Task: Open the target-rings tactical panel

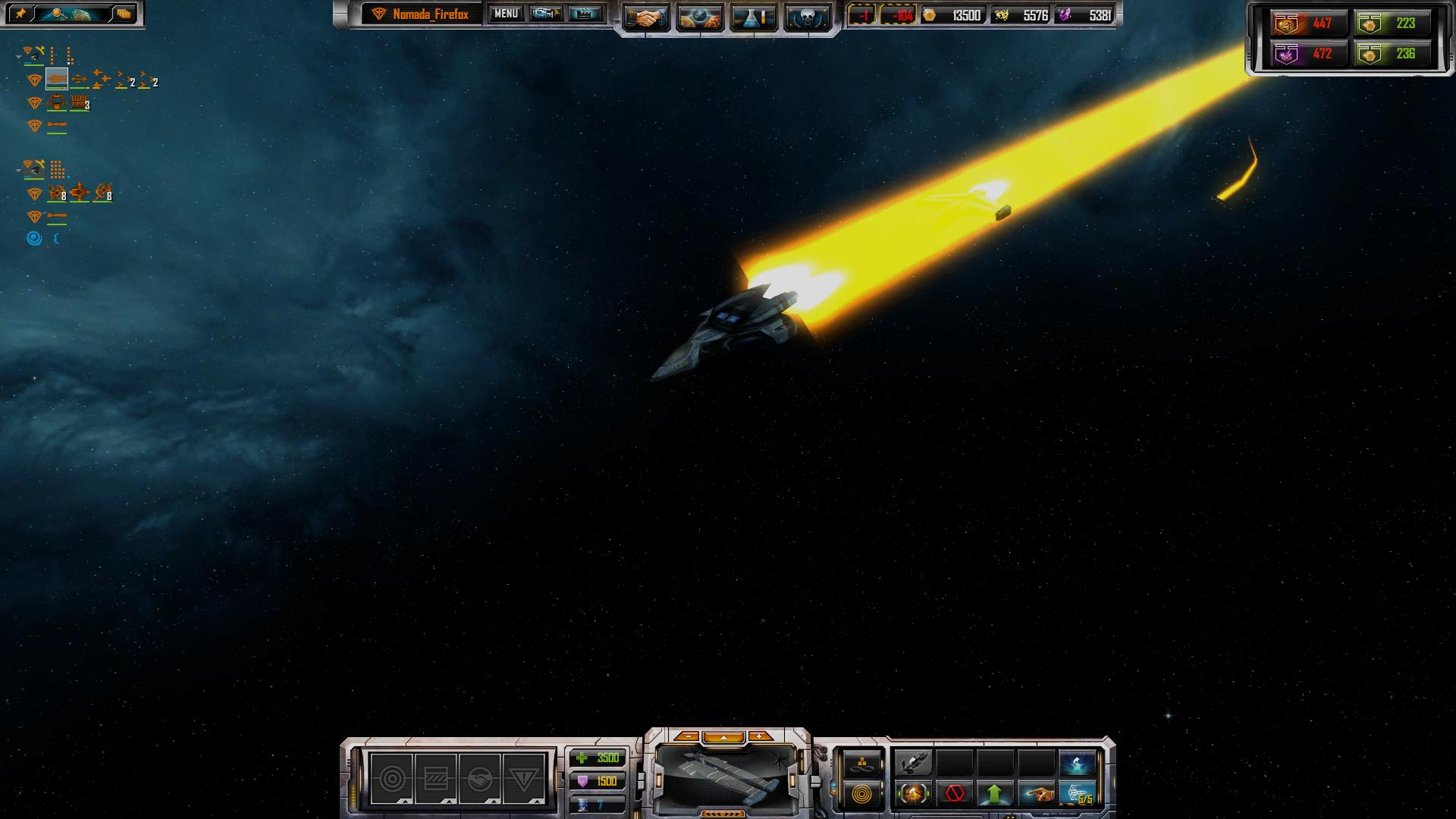Action: point(391,779)
